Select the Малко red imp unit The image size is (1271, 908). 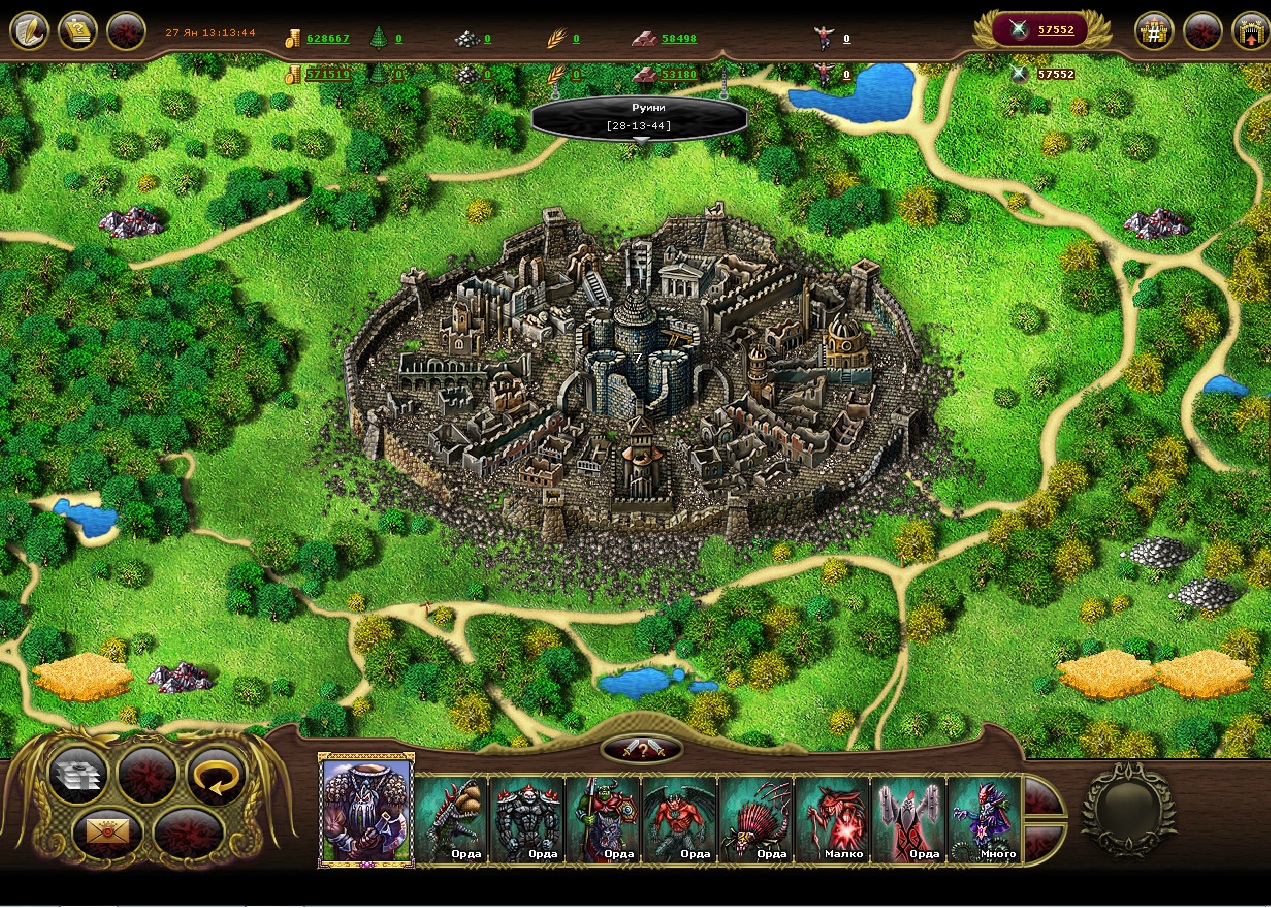(x=832, y=819)
